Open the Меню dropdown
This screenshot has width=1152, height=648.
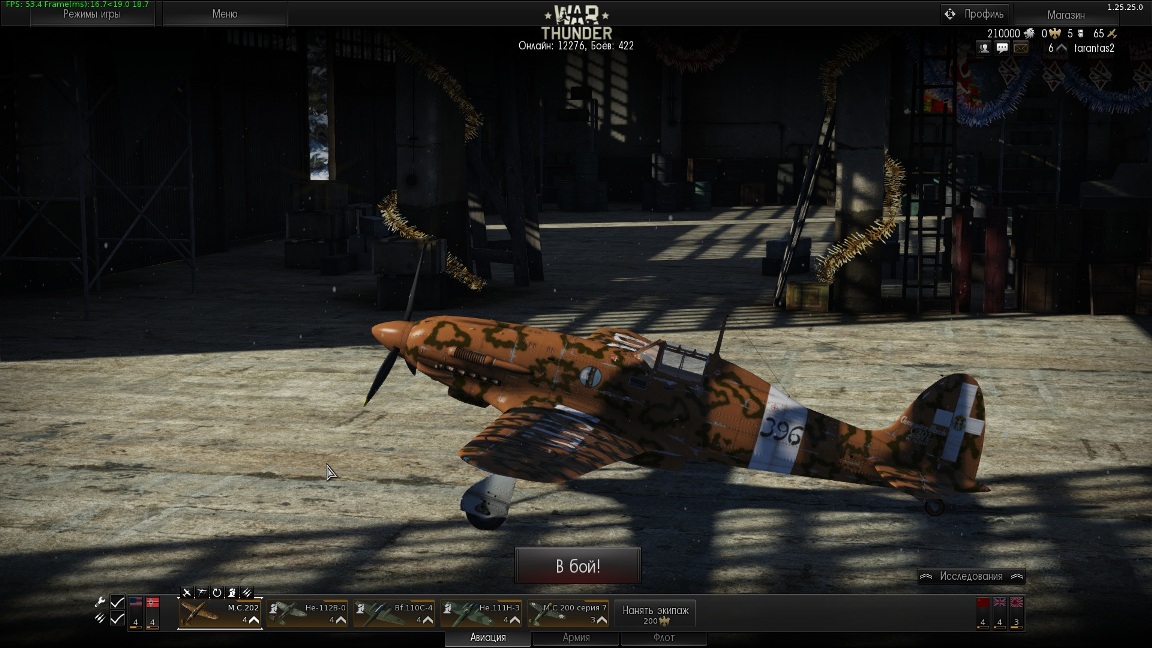pos(225,14)
